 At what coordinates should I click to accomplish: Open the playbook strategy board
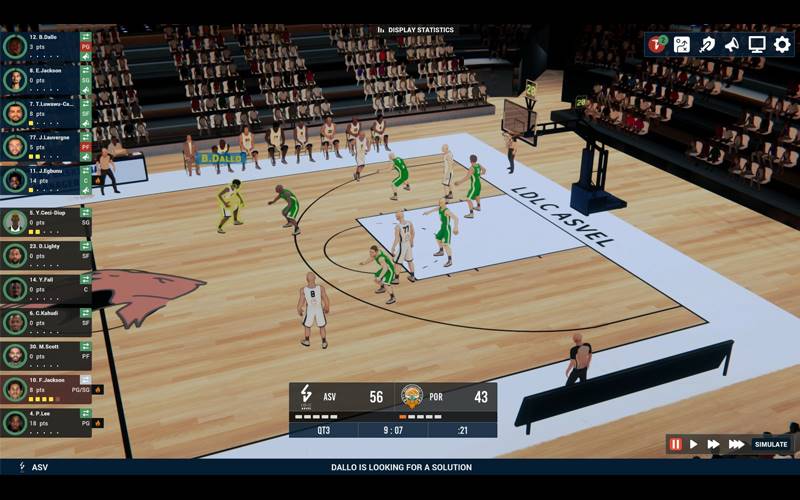tap(682, 44)
